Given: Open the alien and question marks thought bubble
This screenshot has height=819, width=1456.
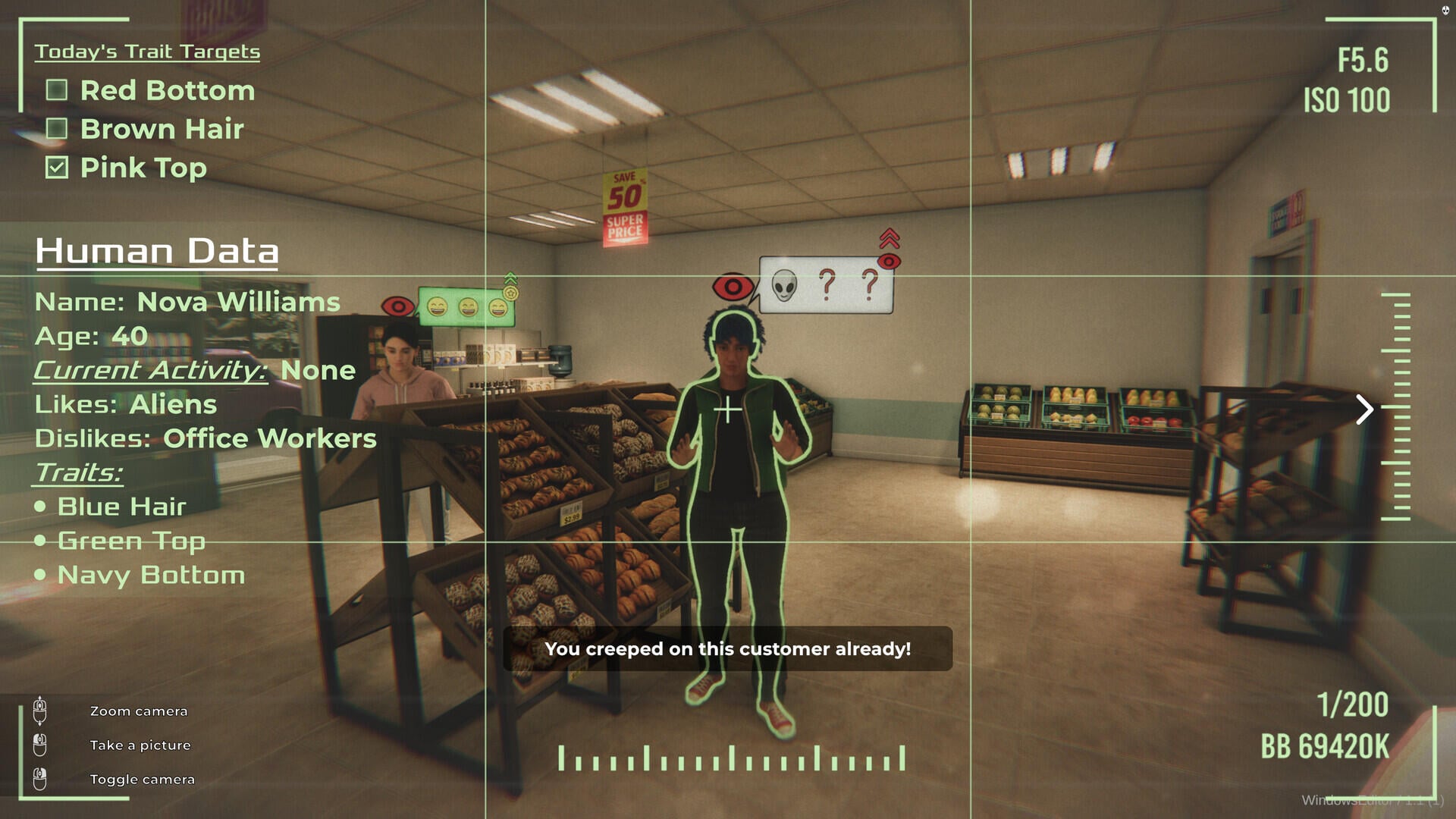Looking at the screenshot, I should (825, 285).
